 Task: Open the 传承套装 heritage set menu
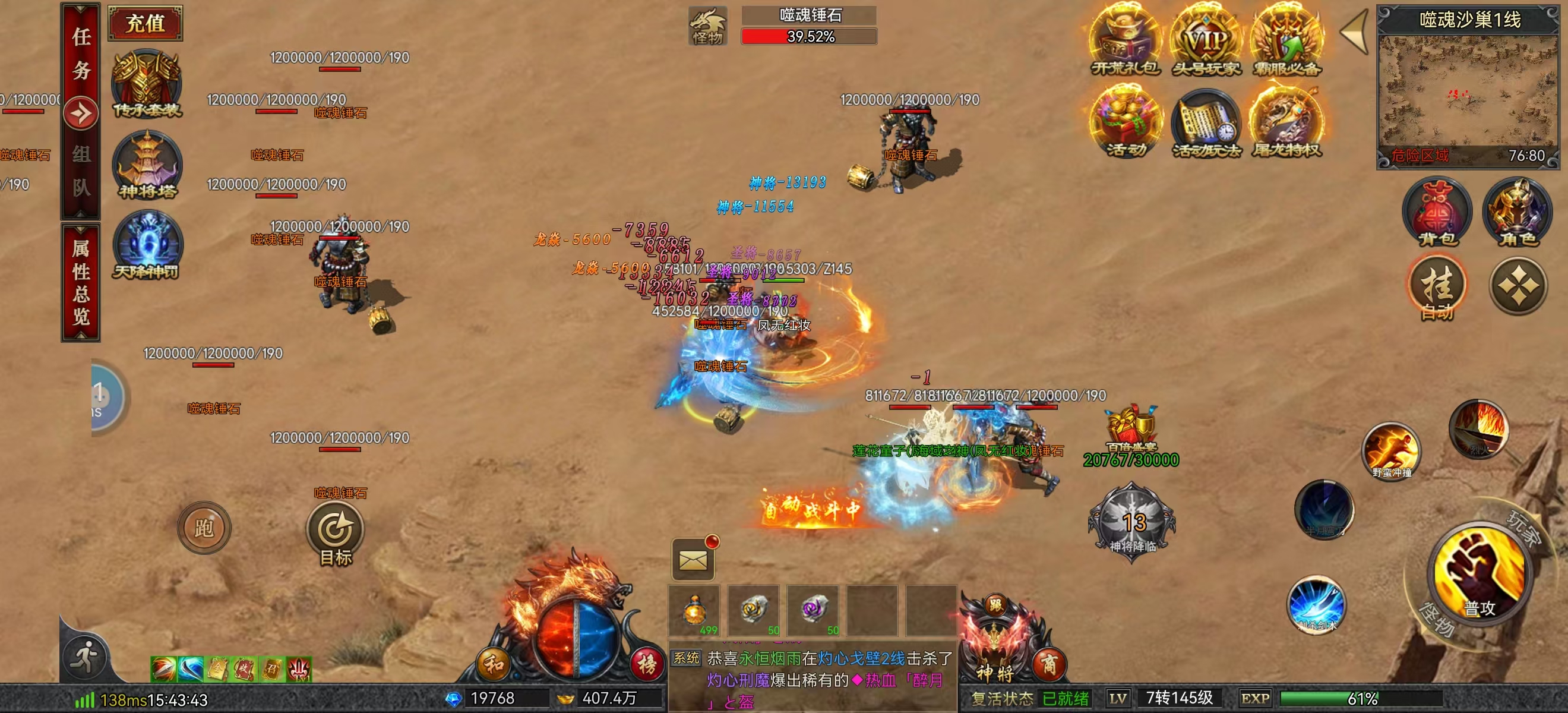point(147,83)
